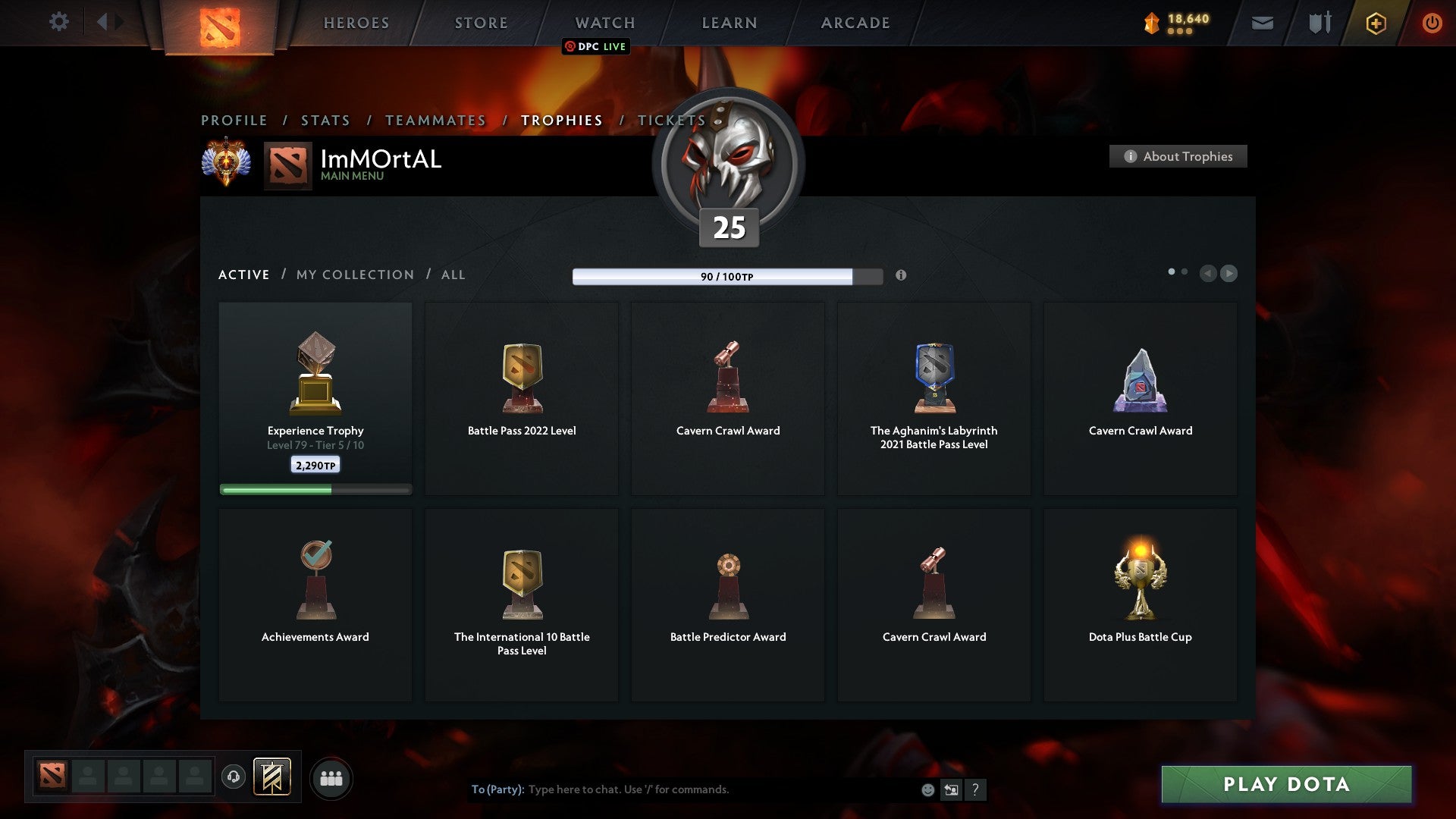
Task: Open the notifications mail icon
Action: point(1262,23)
